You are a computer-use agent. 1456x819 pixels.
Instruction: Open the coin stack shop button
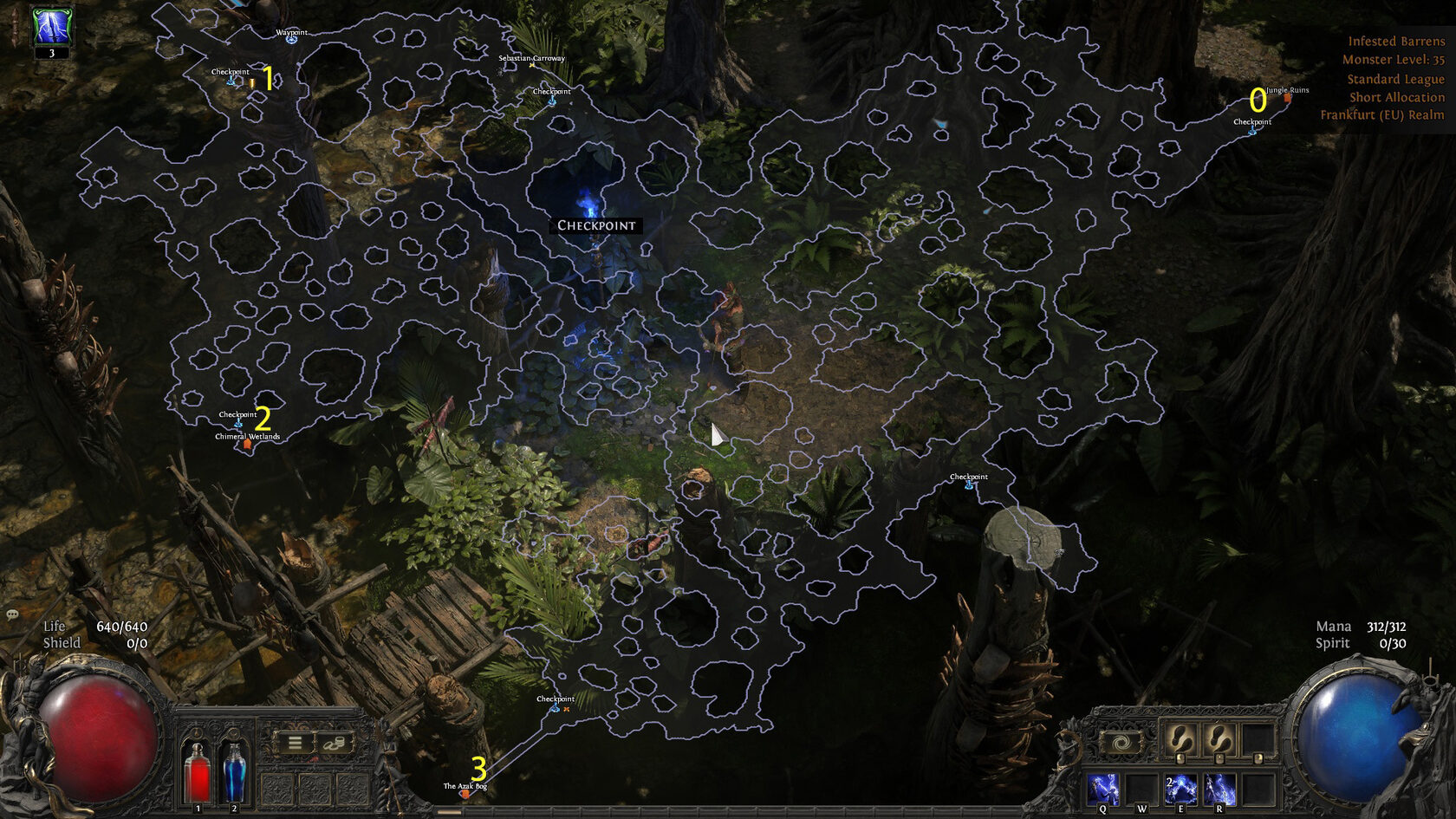tap(335, 743)
